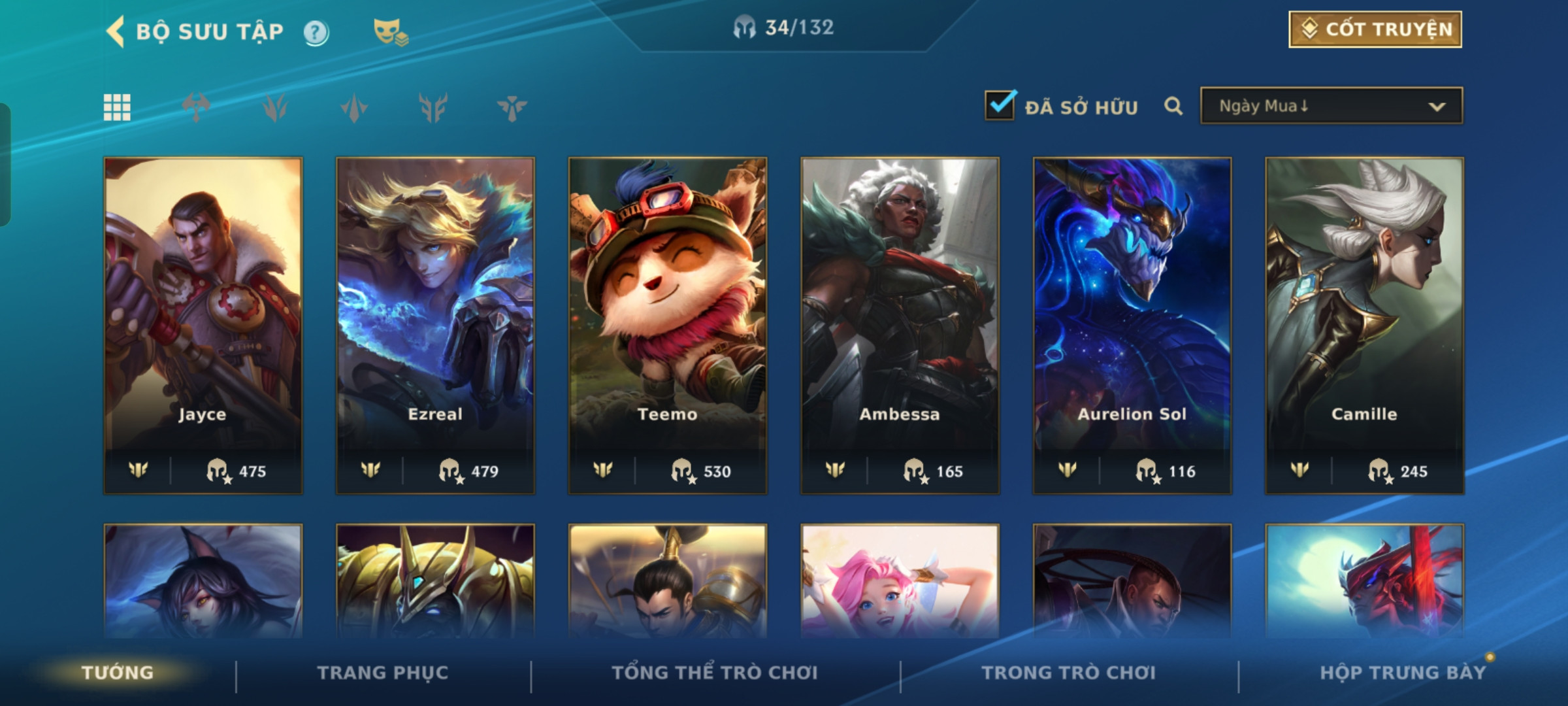Open the Tổng Thể Trò Chơi tab
The height and width of the screenshot is (706, 1568).
(715, 673)
